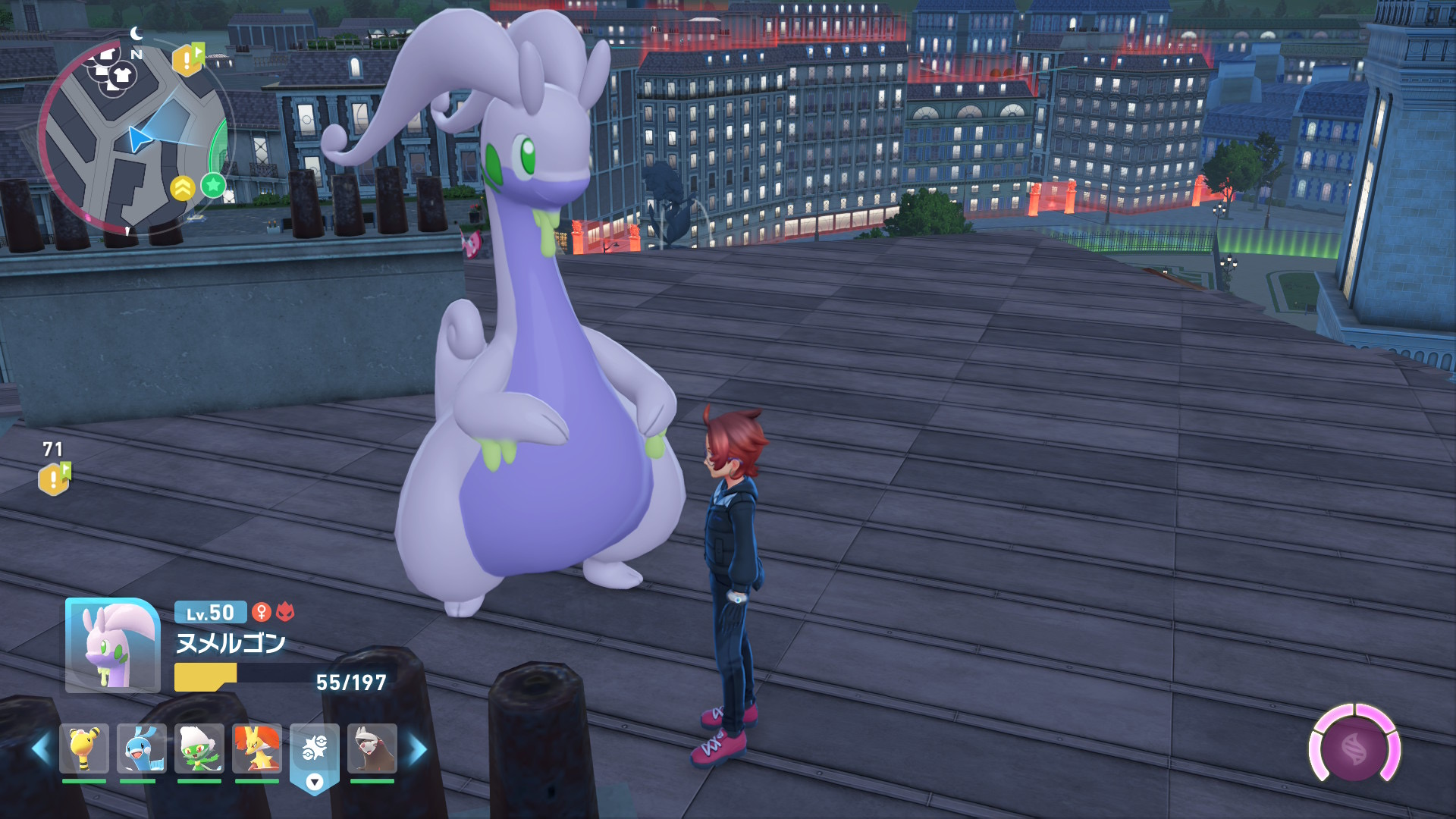
Task: Select Delphox from the party bar
Action: [x=257, y=748]
